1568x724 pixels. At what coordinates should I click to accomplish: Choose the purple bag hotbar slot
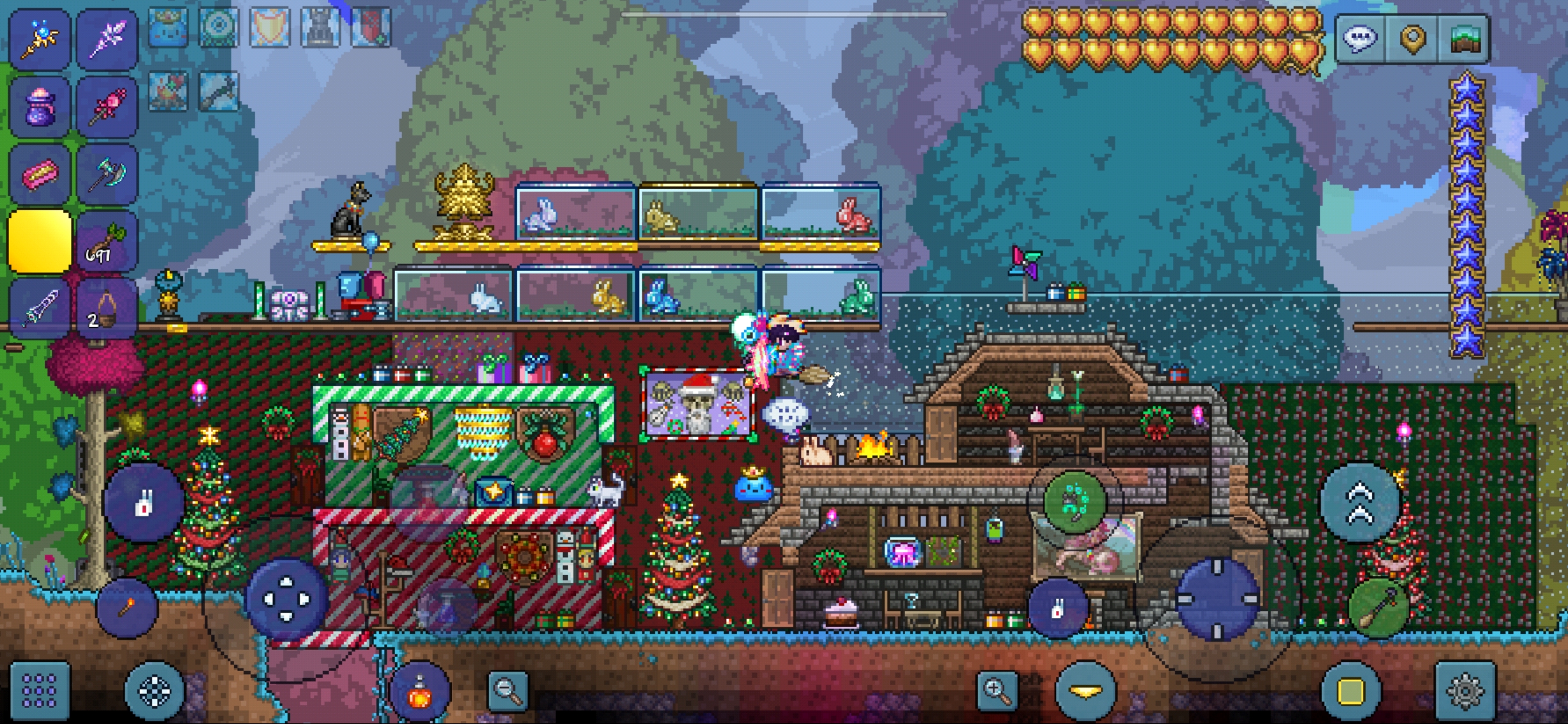click(x=40, y=107)
